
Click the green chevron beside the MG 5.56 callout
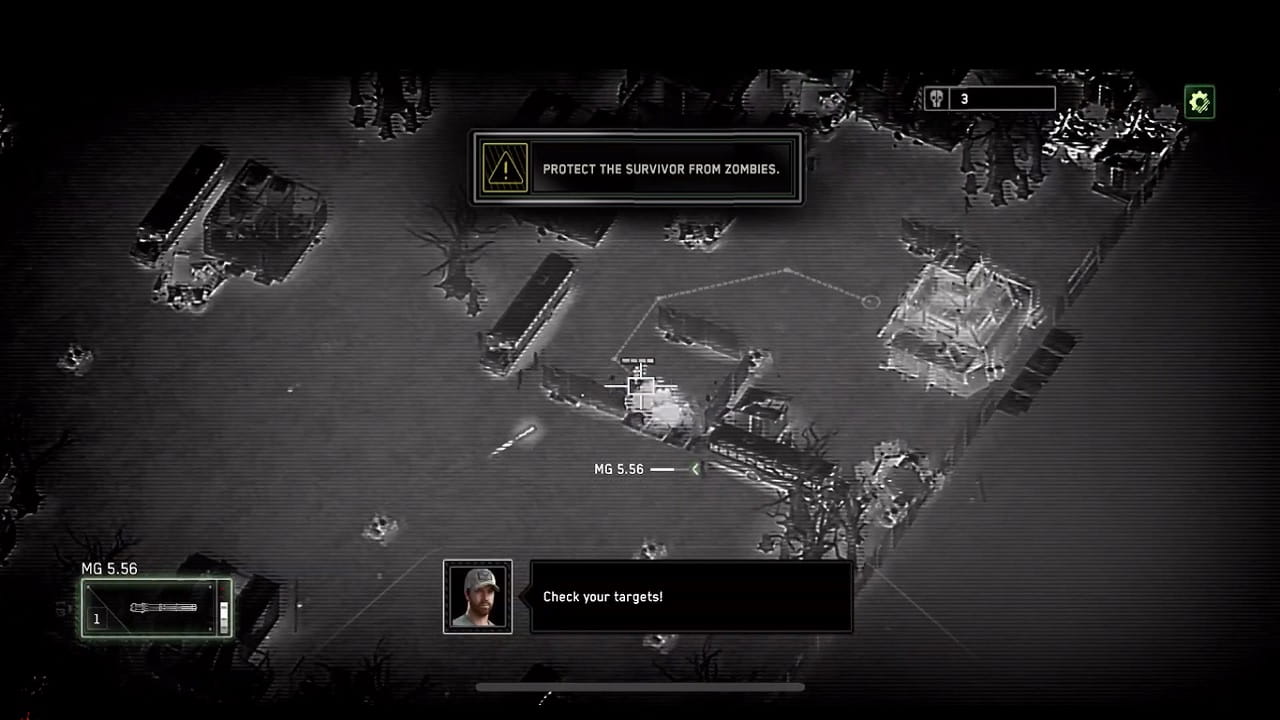pos(694,469)
